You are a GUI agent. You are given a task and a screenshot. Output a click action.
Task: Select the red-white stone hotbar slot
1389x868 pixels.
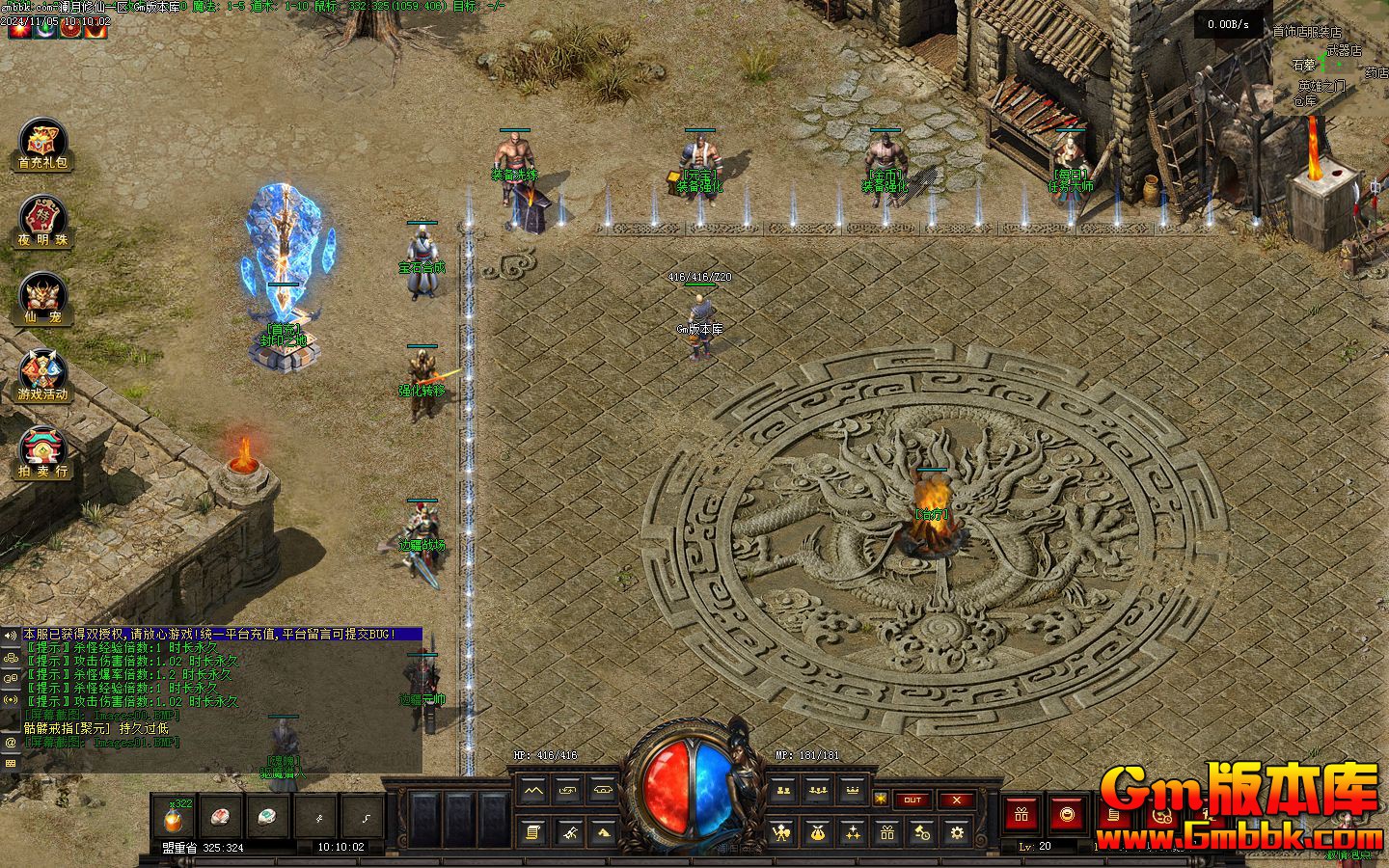pyautogui.click(x=222, y=819)
